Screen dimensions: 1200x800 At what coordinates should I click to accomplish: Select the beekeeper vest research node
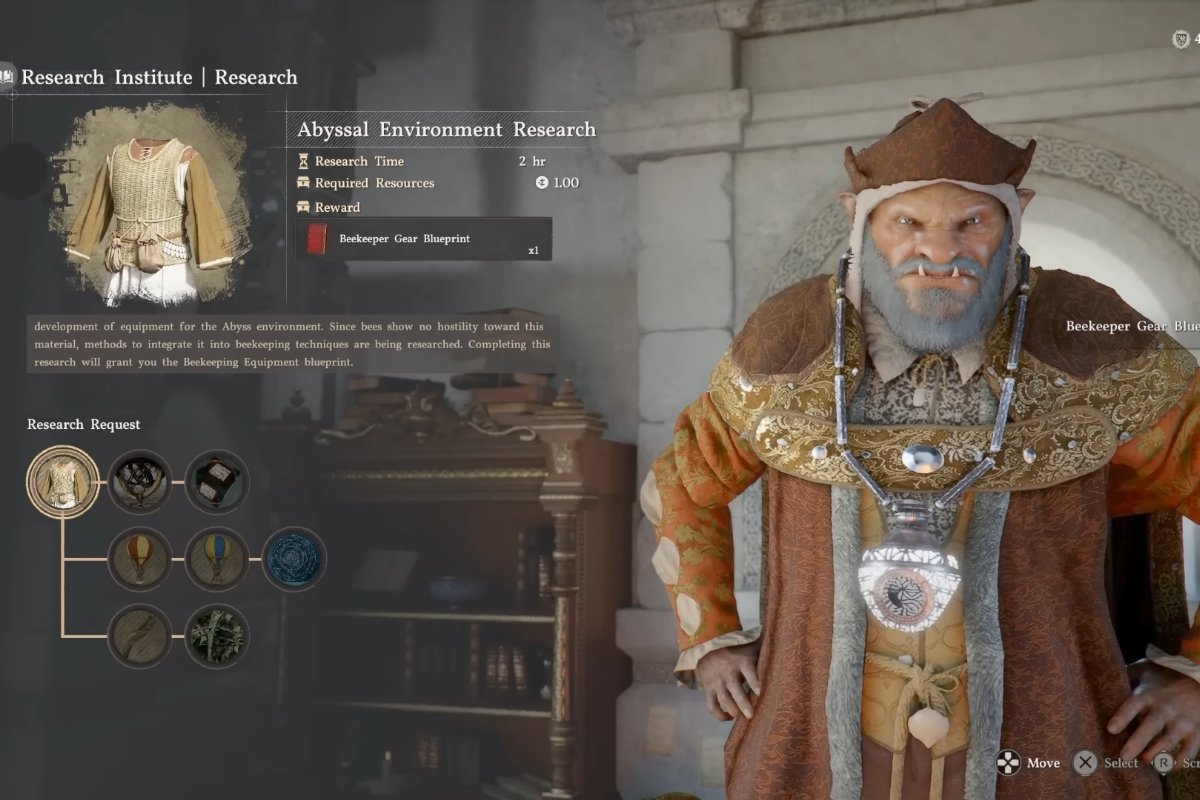coord(63,482)
